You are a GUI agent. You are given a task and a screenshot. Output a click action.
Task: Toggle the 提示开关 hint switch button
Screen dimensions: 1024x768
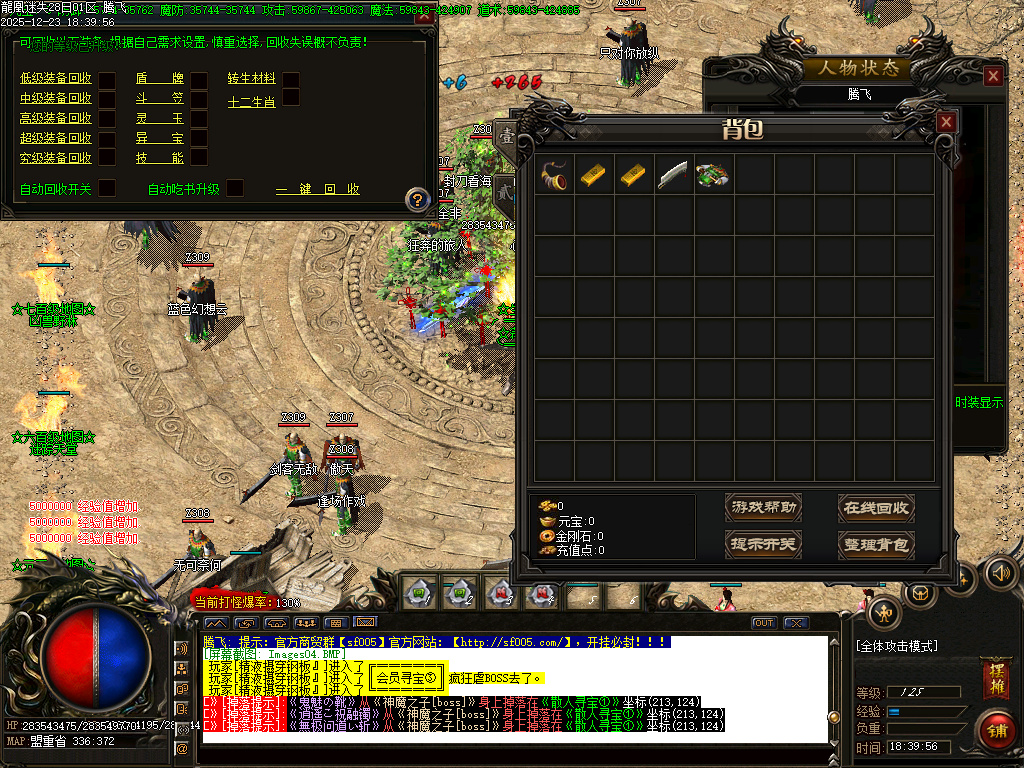point(764,545)
